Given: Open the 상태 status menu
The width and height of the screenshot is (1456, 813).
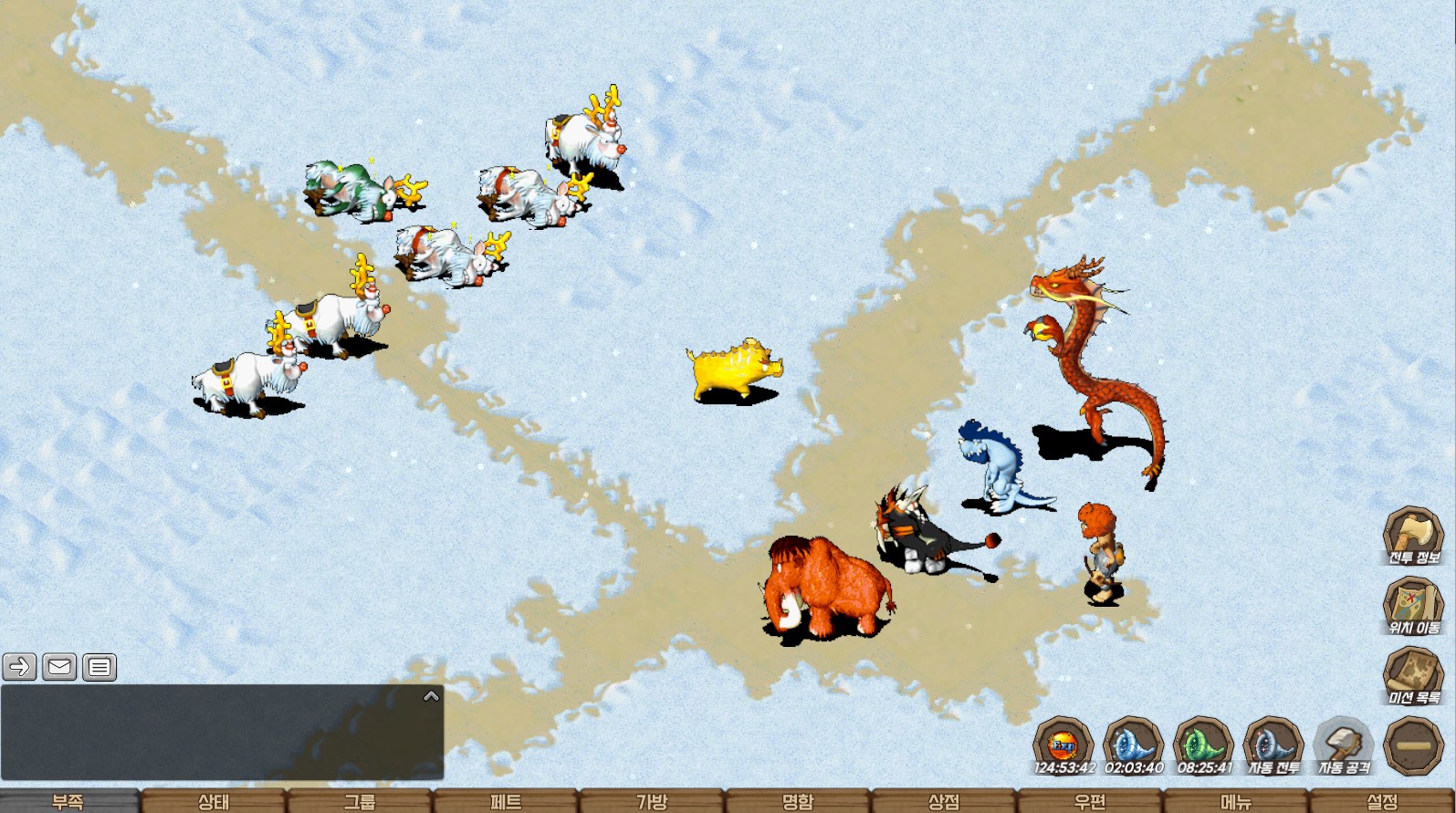Looking at the screenshot, I should (214, 801).
